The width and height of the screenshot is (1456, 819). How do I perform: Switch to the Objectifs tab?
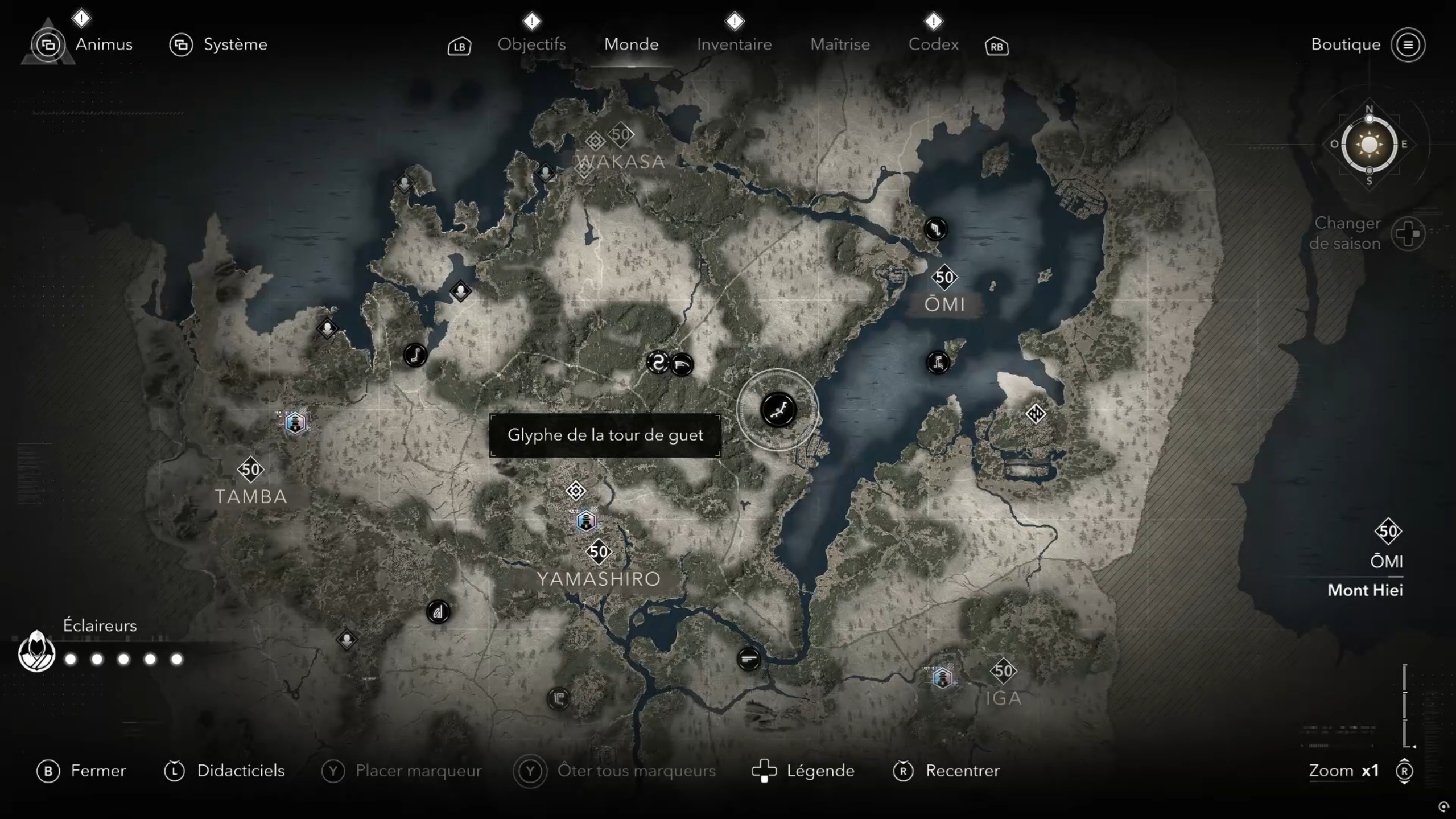pyautogui.click(x=531, y=44)
